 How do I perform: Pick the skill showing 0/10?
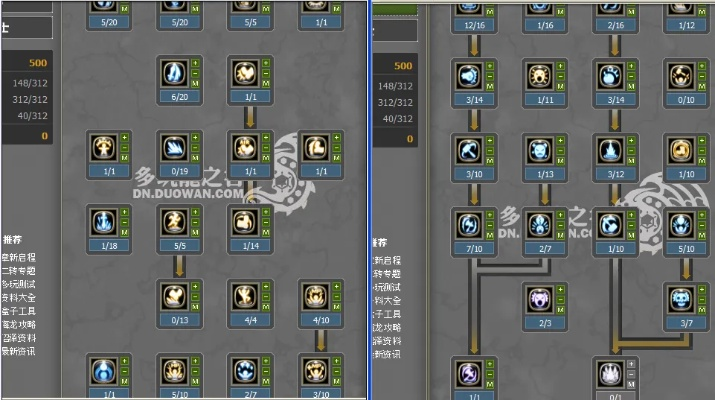click(x=681, y=76)
